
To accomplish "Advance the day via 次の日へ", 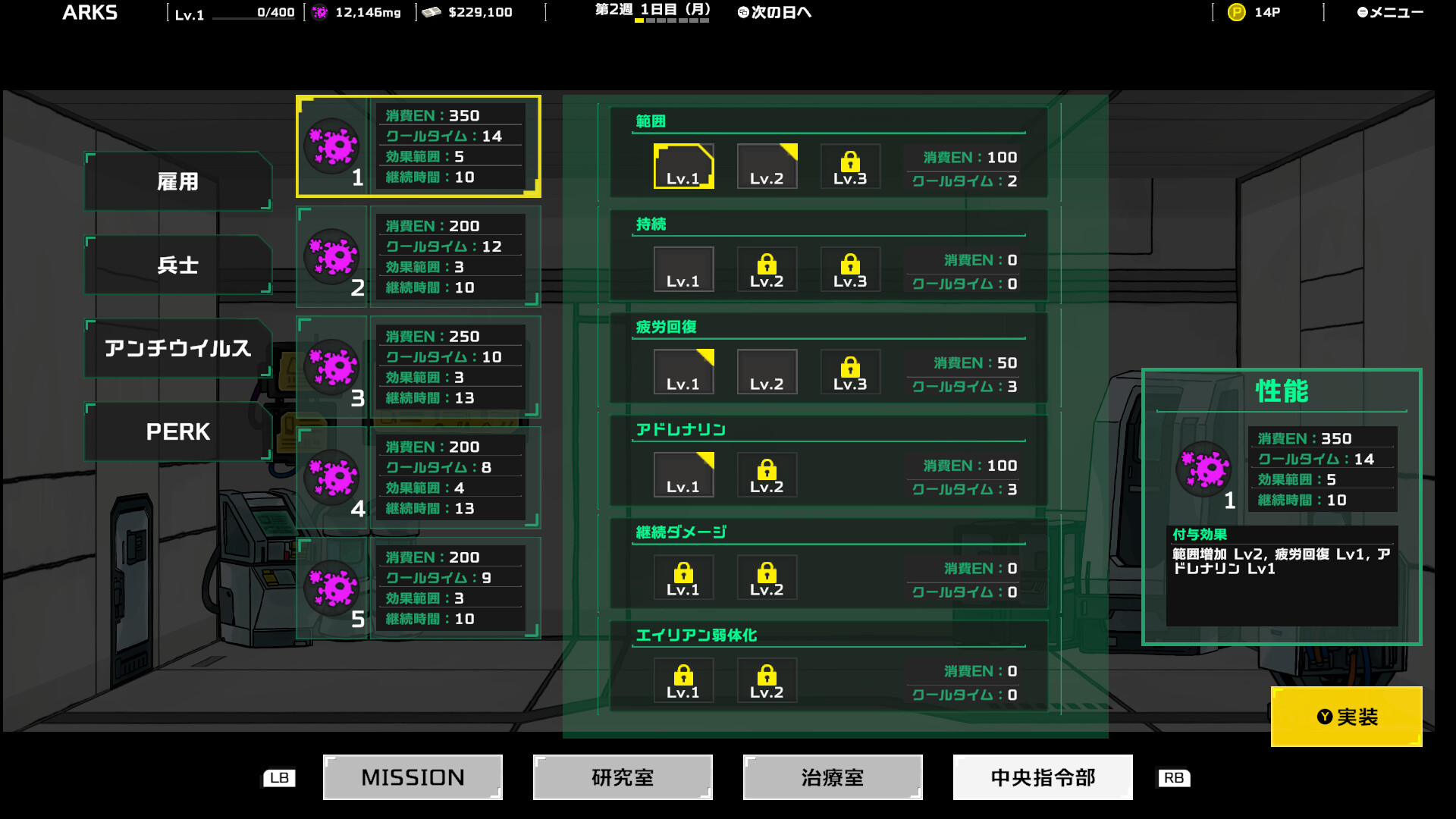I will pyautogui.click(x=773, y=12).
